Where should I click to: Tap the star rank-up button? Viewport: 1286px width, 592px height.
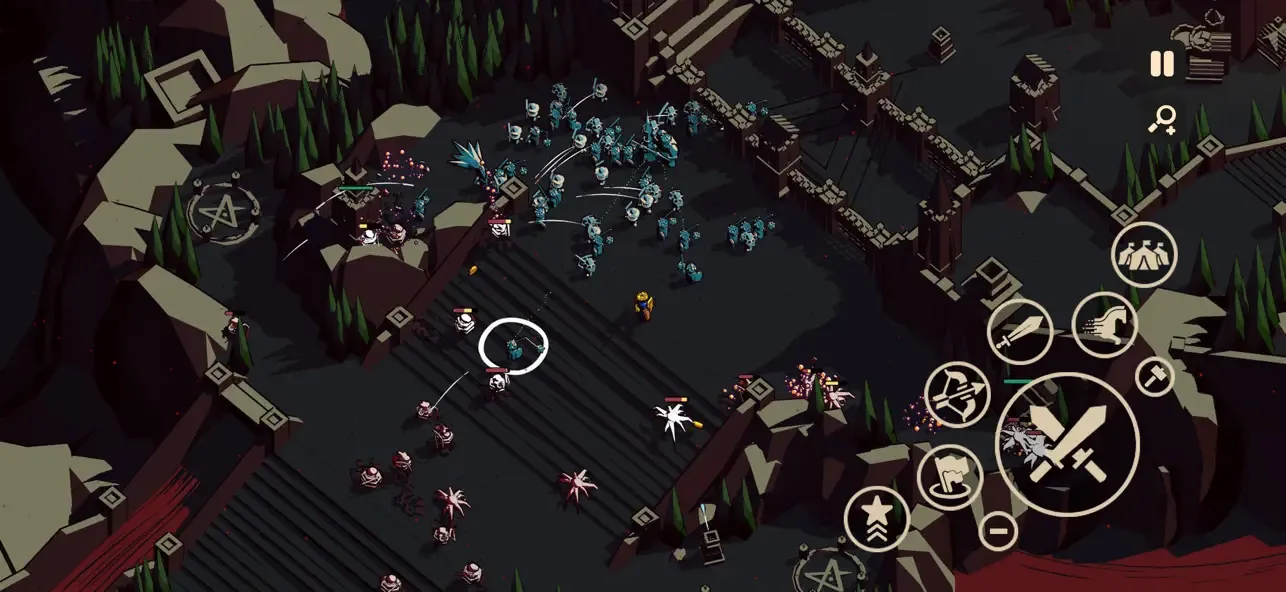coord(877,518)
